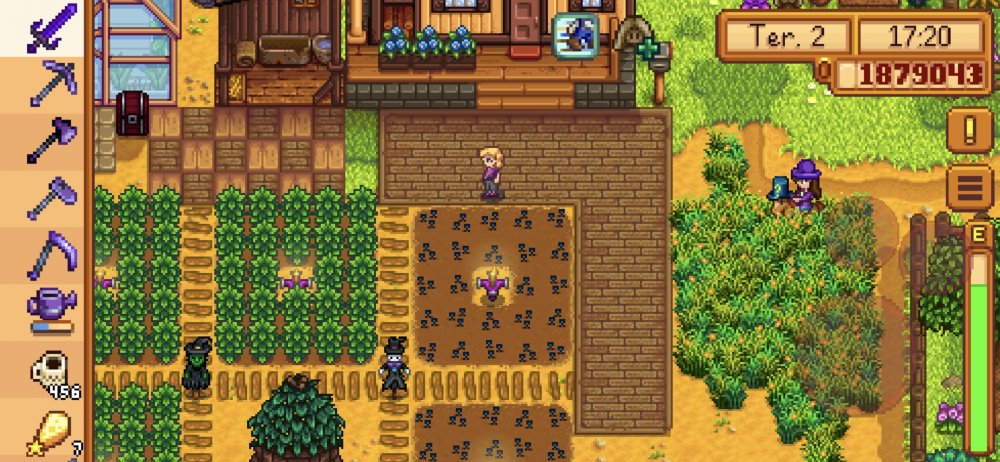Pick the purple watering can
Screen dimensions: 1000x462
pyautogui.click(x=49, y=310)
